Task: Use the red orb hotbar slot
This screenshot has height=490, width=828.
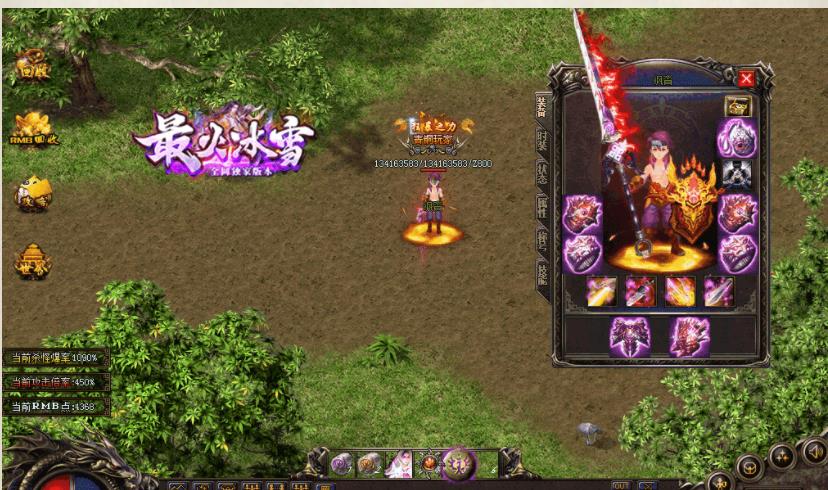Action: click(431, 464)
